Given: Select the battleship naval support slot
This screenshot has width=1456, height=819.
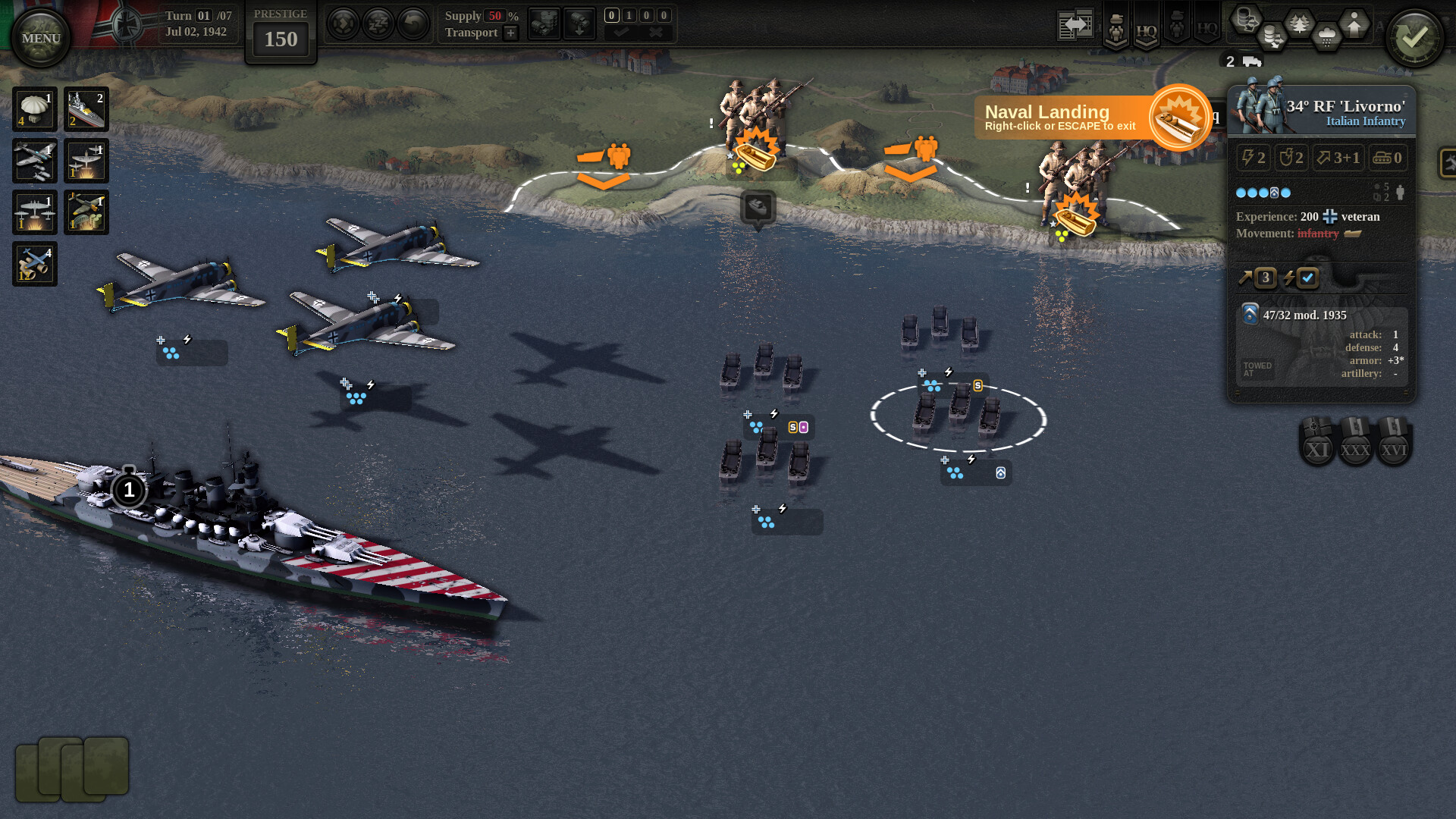Looking at the screenshot, I should pyautogui.click(x=86, y=109).
